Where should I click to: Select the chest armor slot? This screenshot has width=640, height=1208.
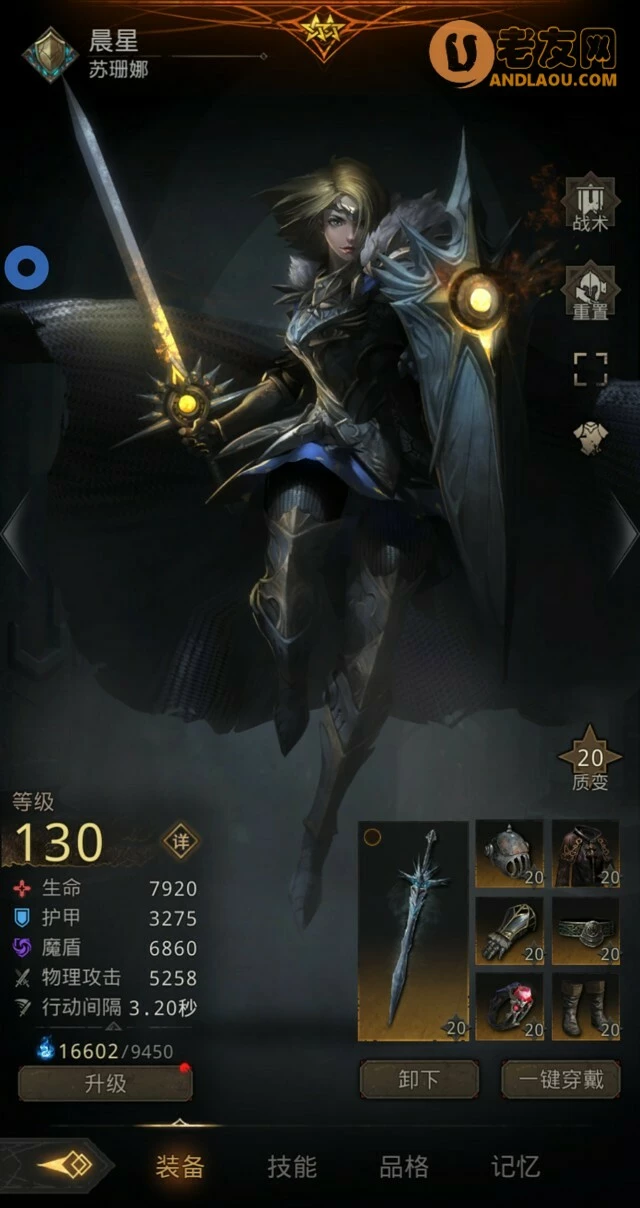point(586,854)
